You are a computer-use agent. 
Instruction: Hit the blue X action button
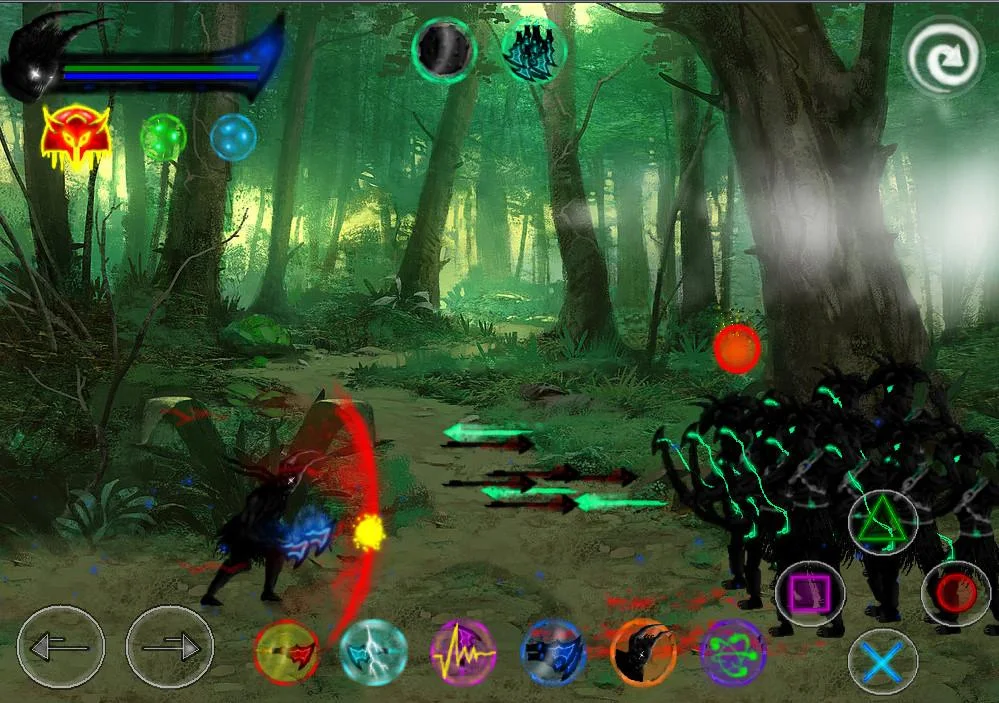[883, 661]
